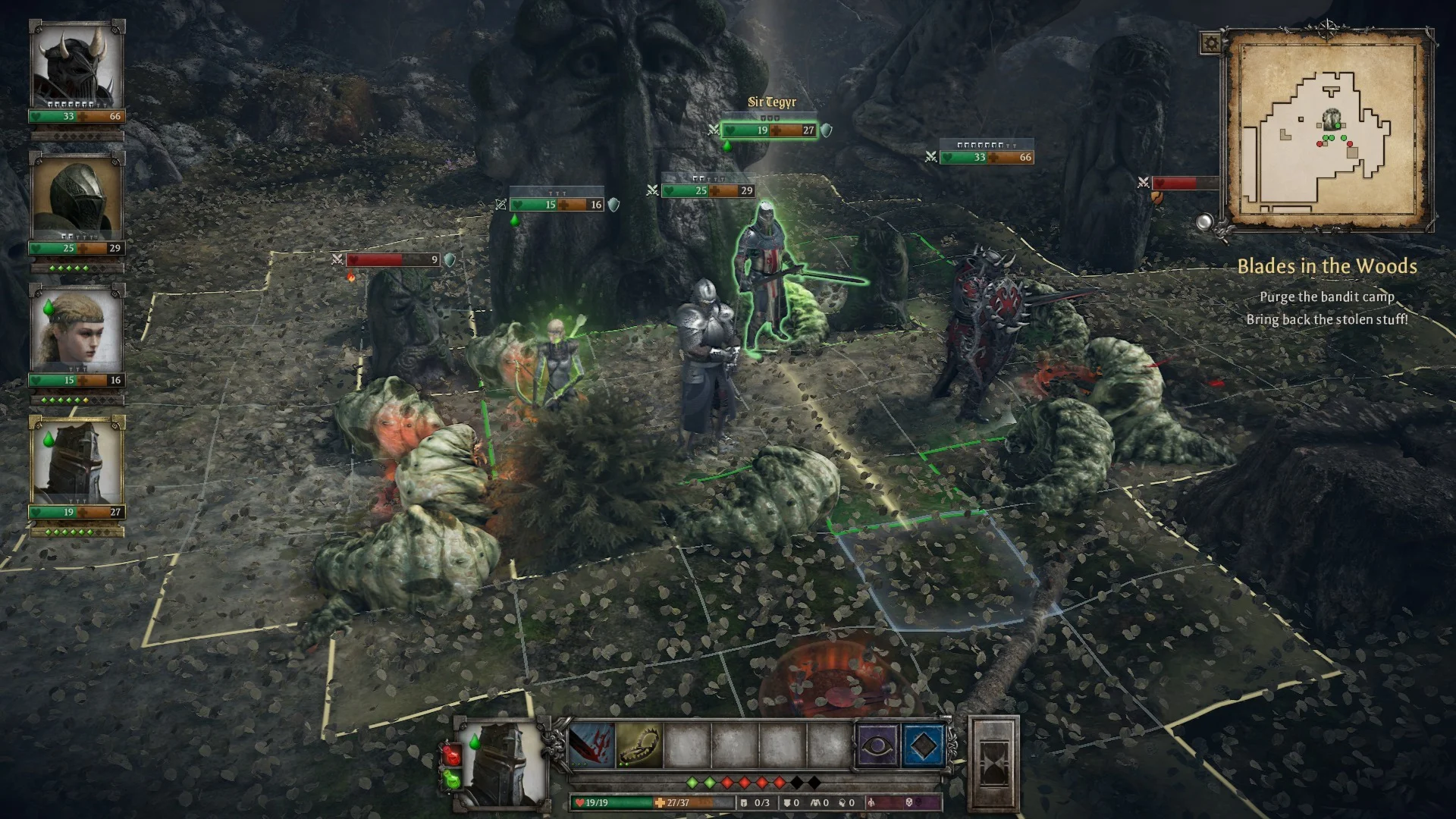This screenshot has width=1456, height=819.
Task: Open settings via the gear icon
Action: [x=1210, y=43]
